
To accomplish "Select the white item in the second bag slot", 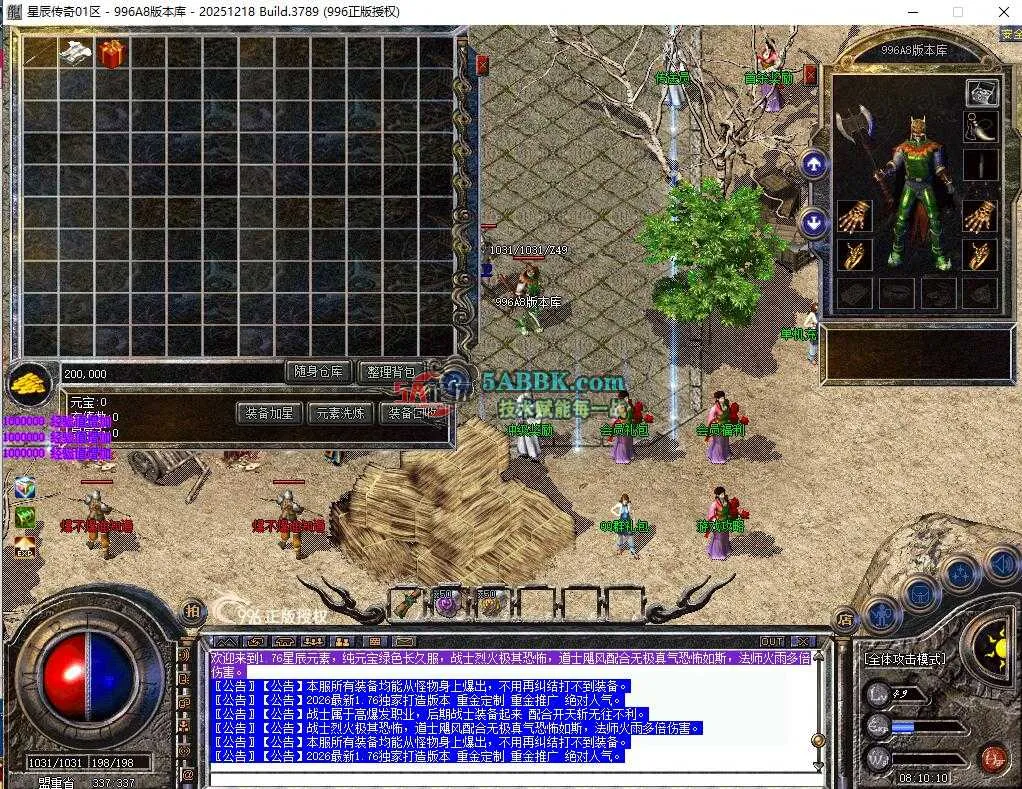I will (x=75, y=54).
